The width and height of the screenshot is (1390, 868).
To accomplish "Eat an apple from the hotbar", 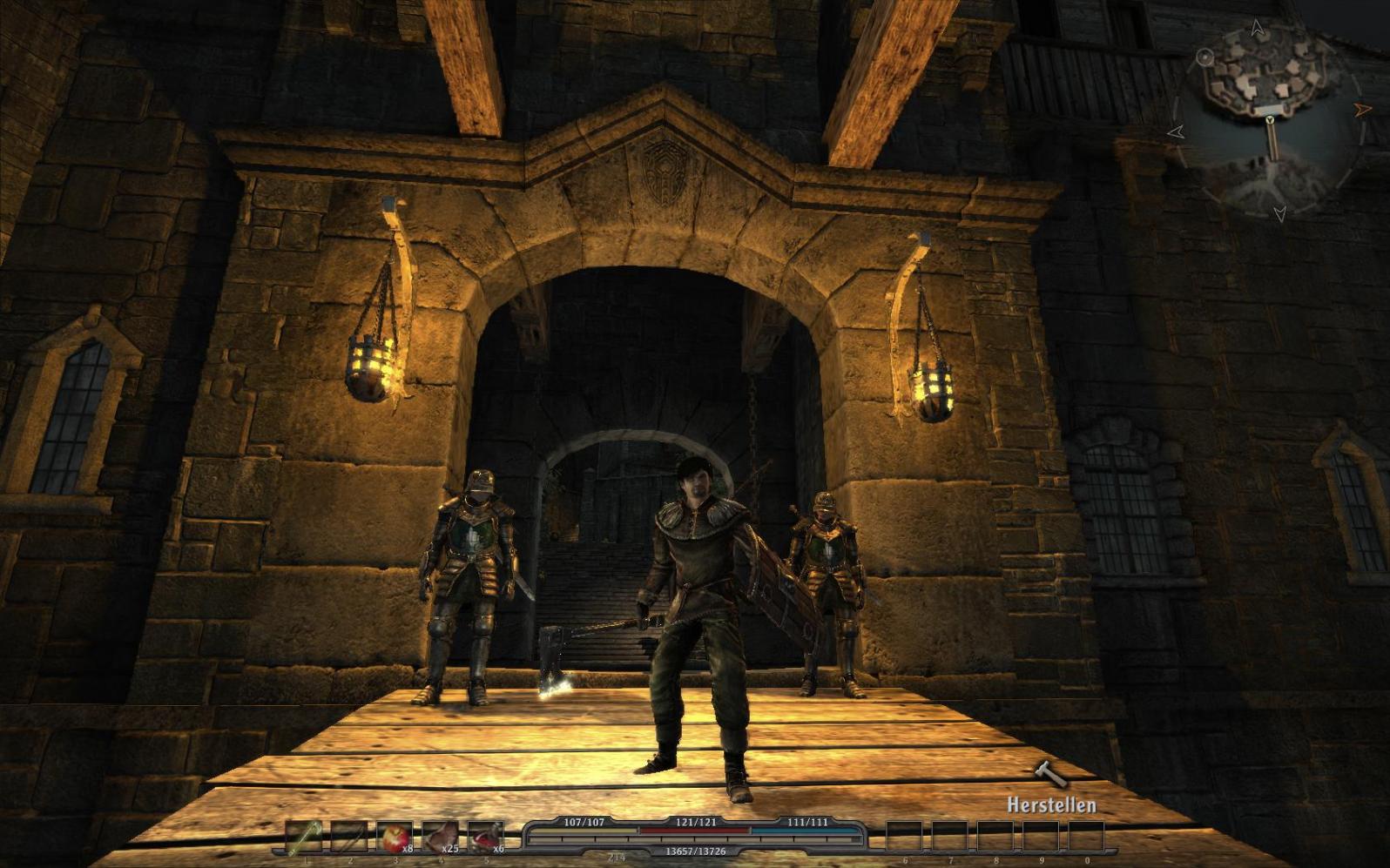I will coord(395,837).
